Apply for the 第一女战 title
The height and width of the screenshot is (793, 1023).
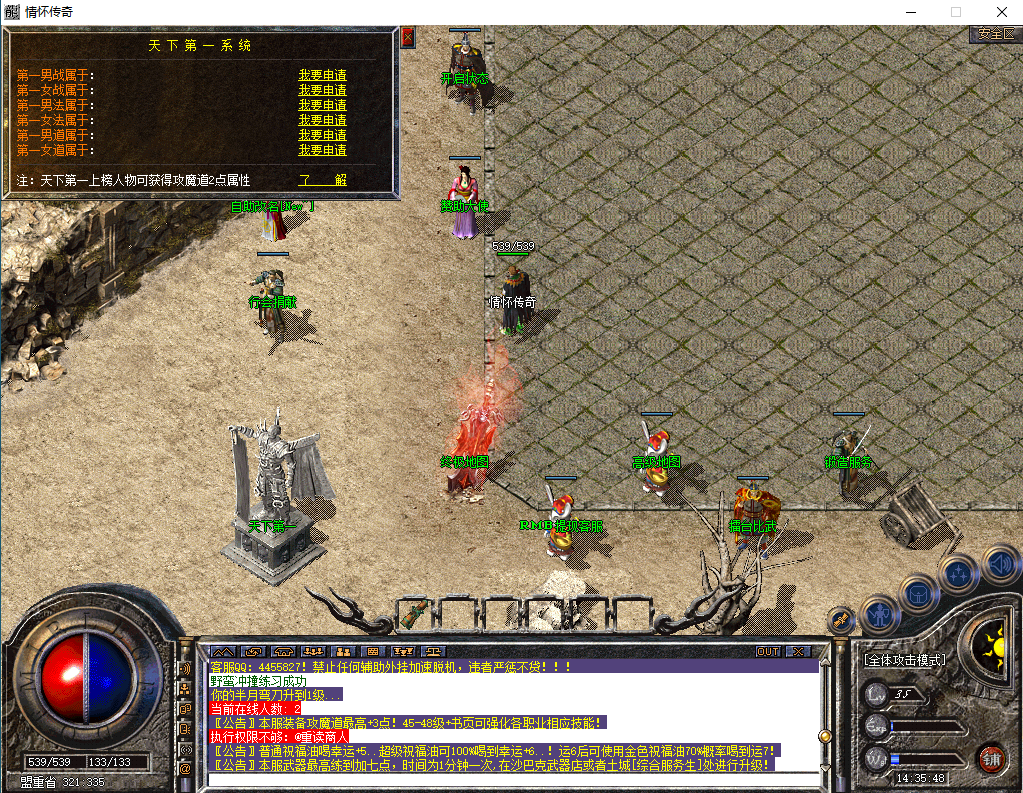322,90
